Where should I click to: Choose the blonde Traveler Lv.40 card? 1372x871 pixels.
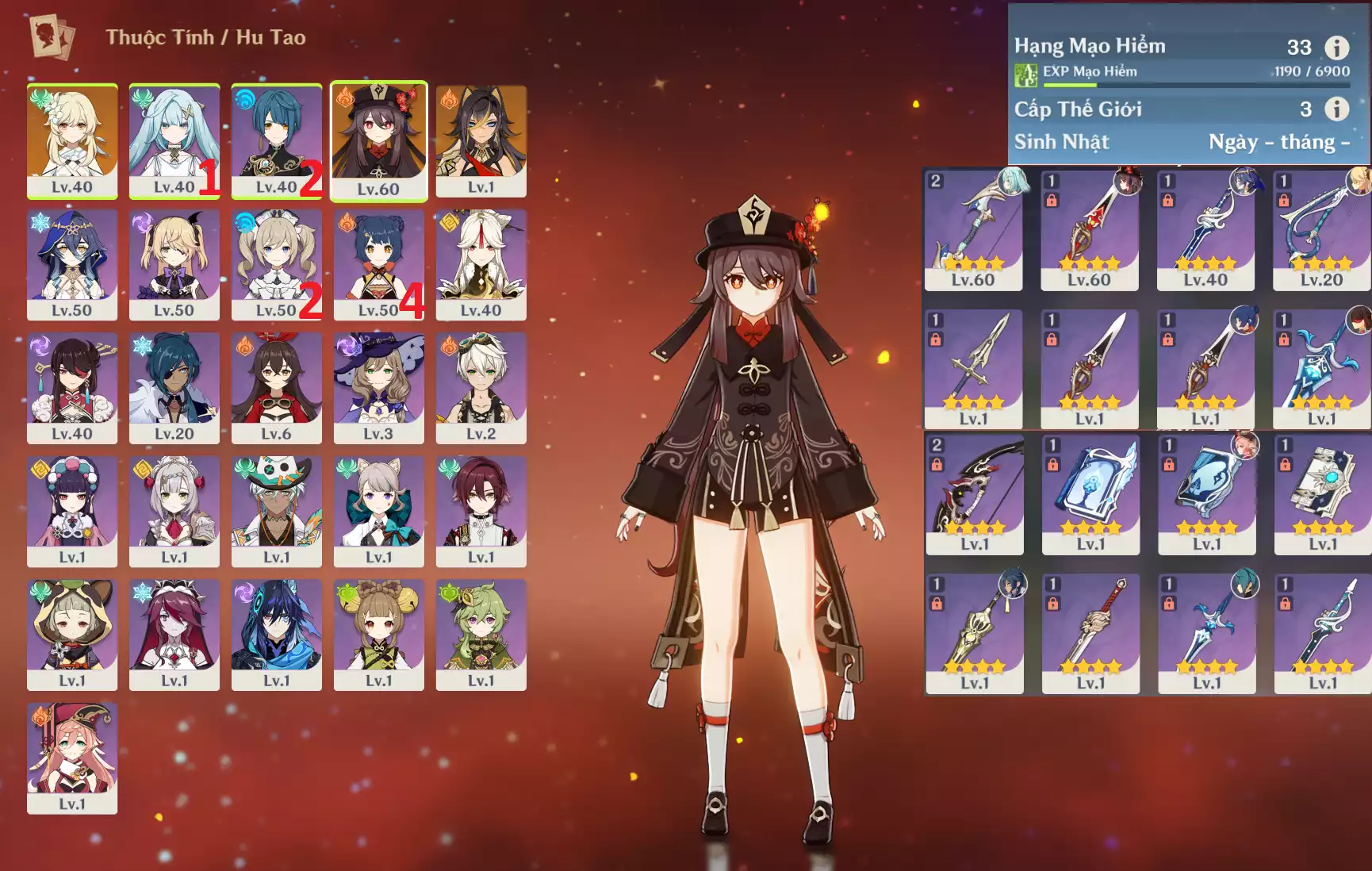point(72,140)
